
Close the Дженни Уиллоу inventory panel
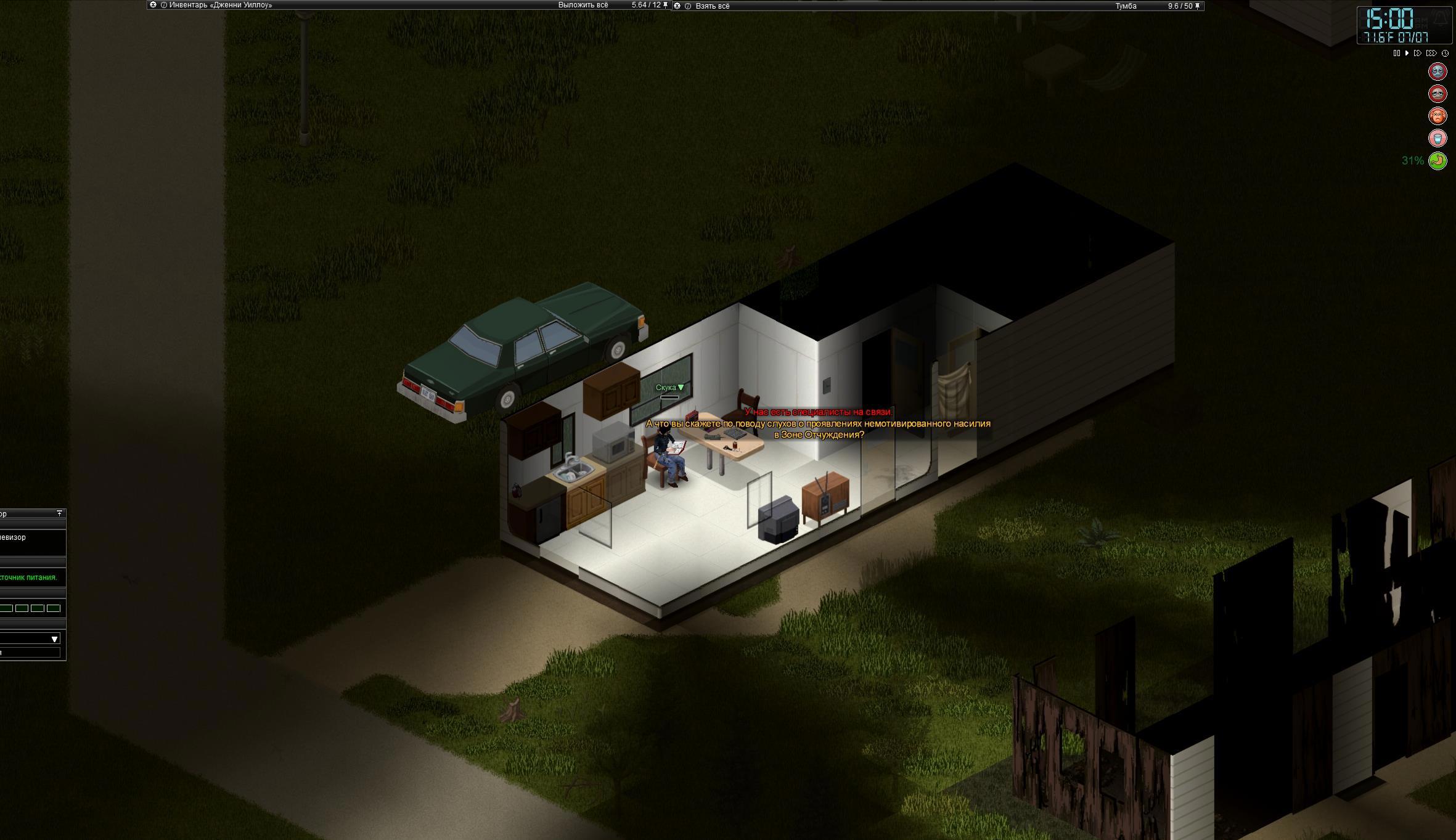click(153, 5)
